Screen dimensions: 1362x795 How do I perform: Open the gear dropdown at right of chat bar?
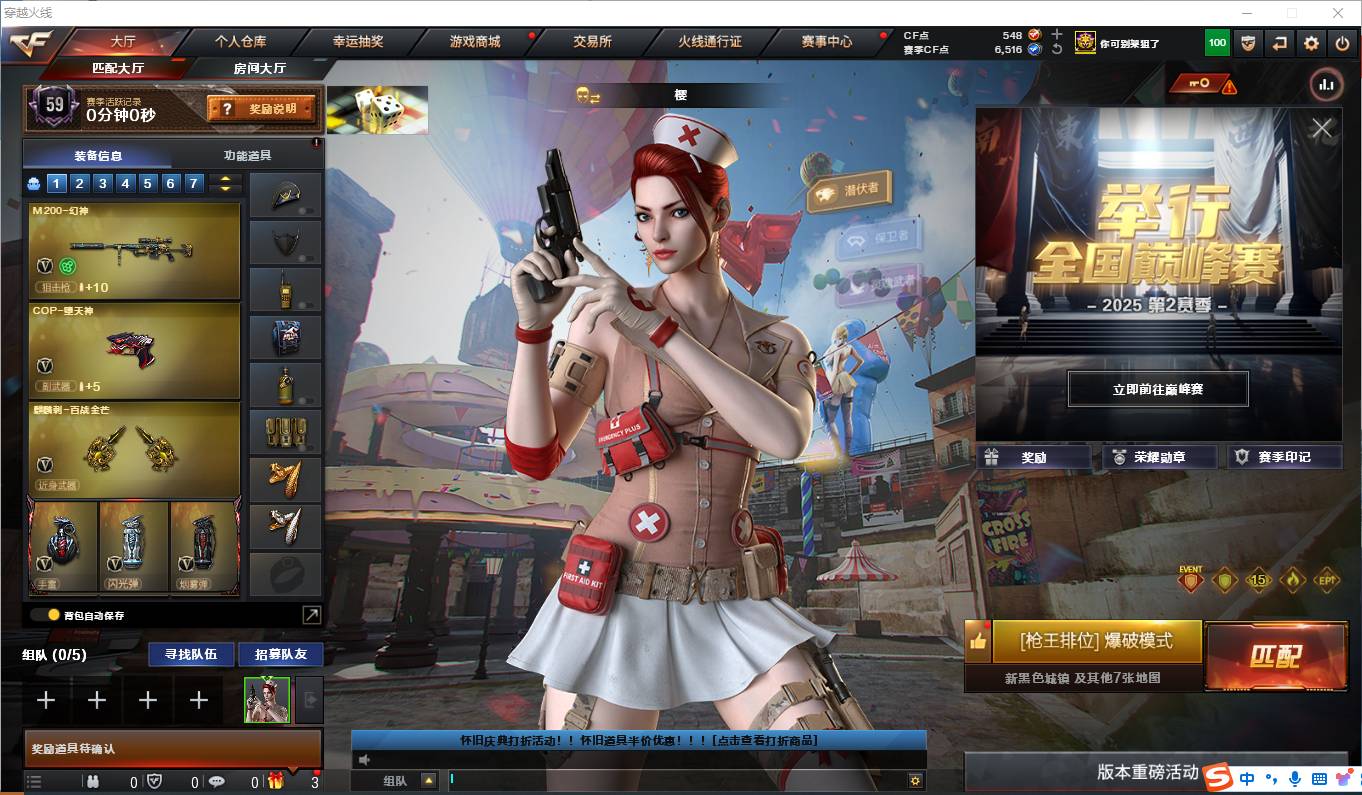tap(916, 781)
